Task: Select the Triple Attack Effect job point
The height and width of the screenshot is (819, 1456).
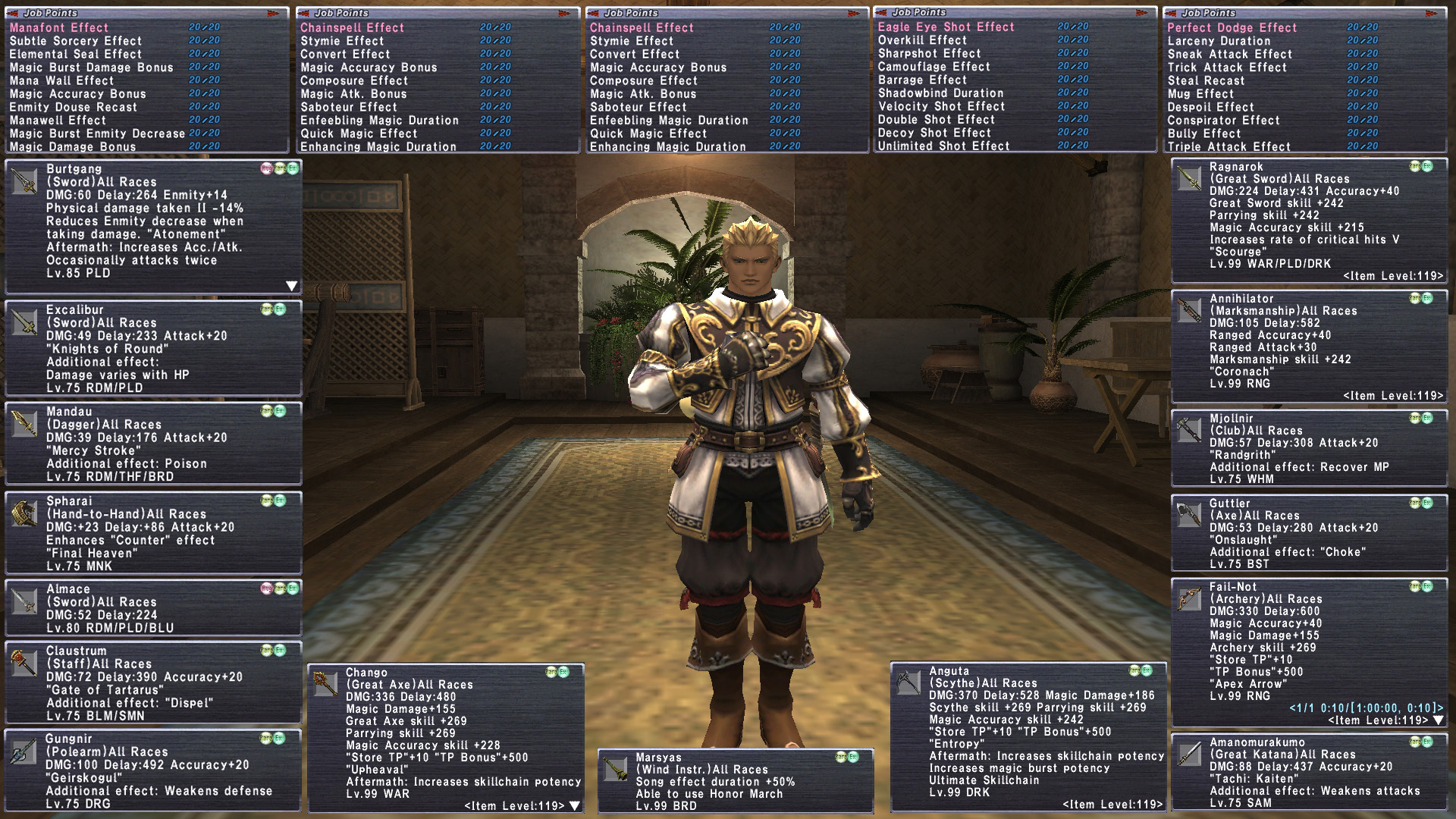Action: click(1228, 146)
